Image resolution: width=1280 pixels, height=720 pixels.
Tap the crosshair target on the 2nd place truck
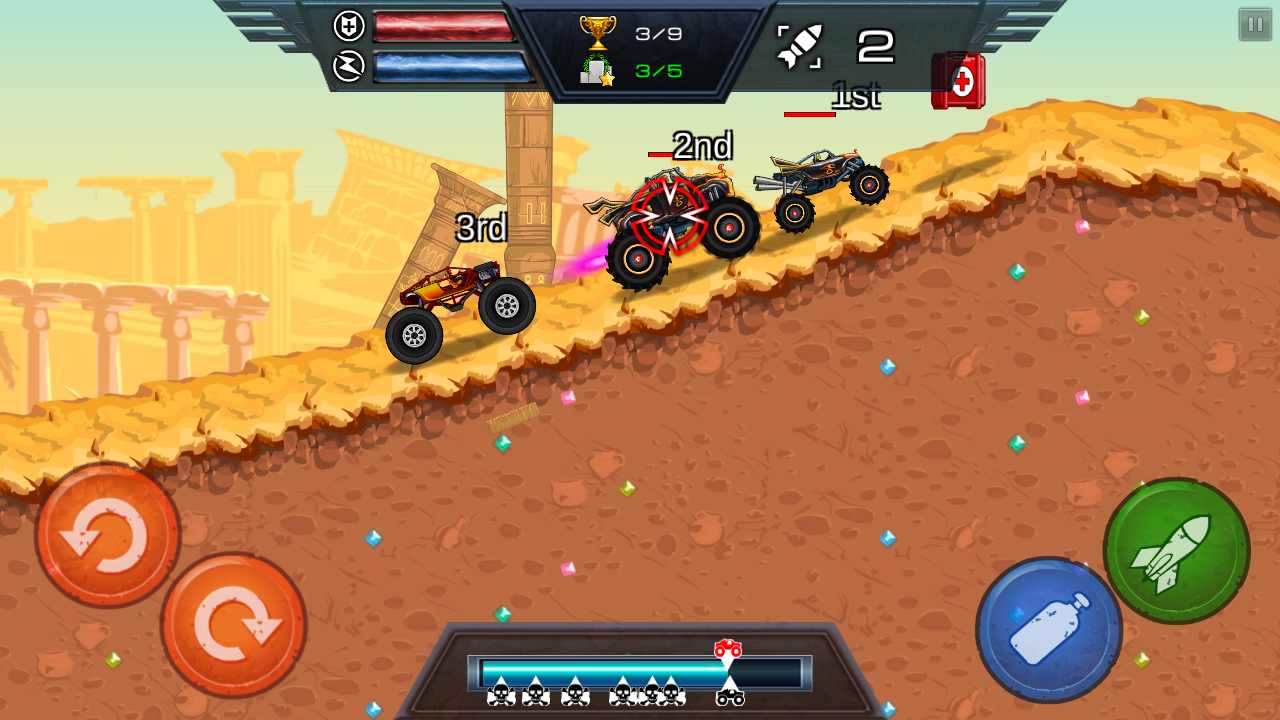[x=668, y=215]
